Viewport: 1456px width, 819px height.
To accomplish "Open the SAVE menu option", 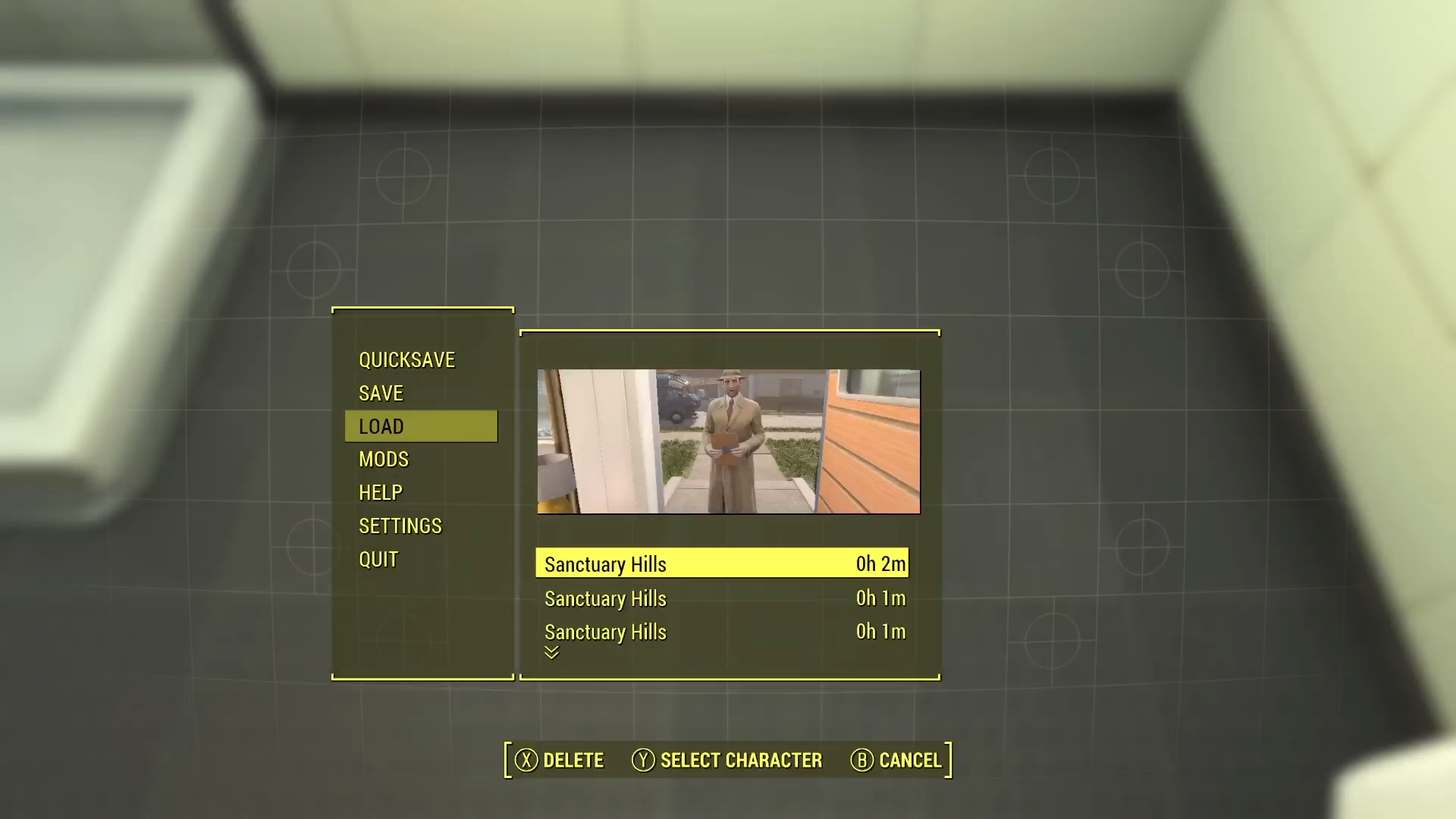I will pos(381,393).
